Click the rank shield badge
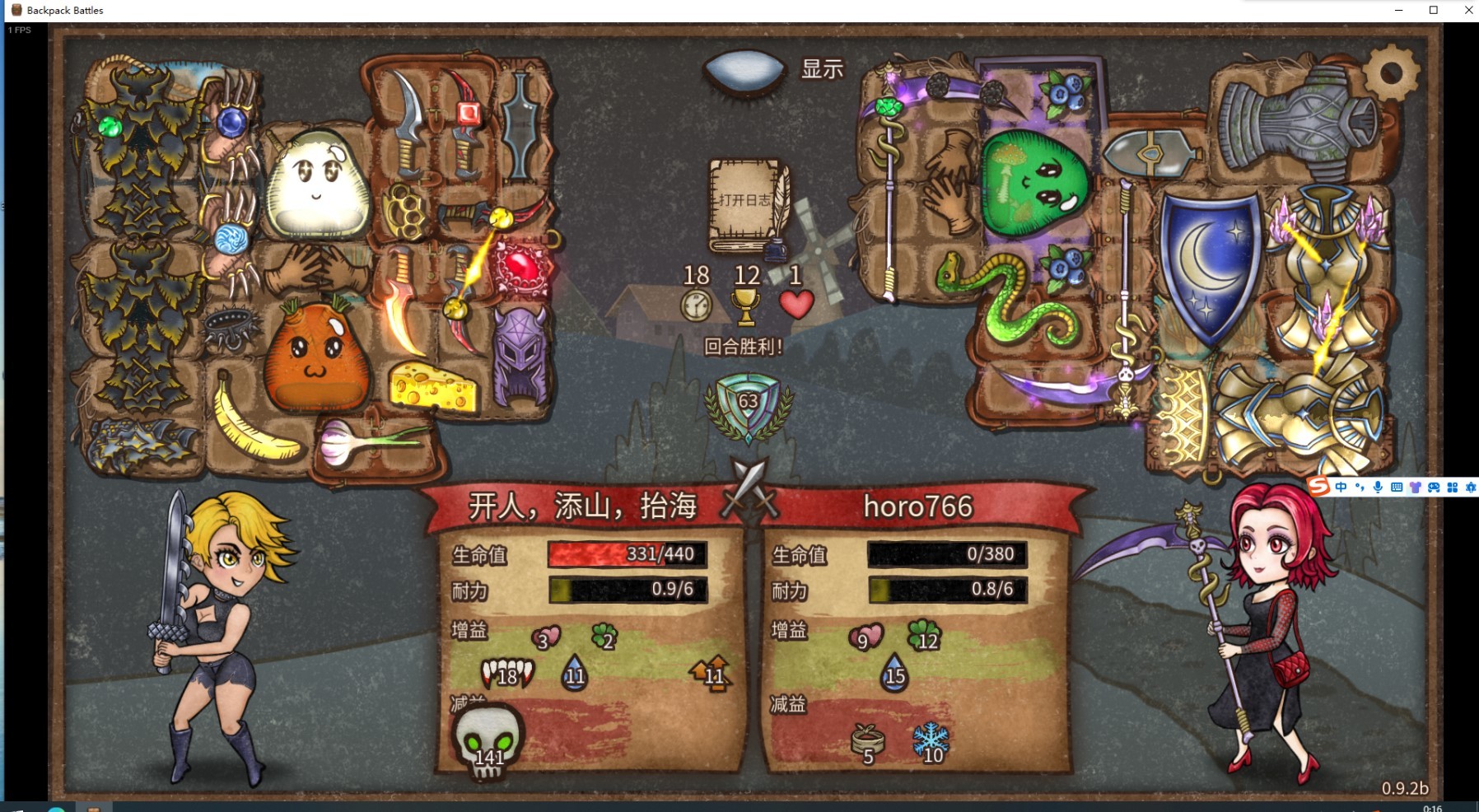The height and width of the screenshot is (812, 1479). point(748,405)
